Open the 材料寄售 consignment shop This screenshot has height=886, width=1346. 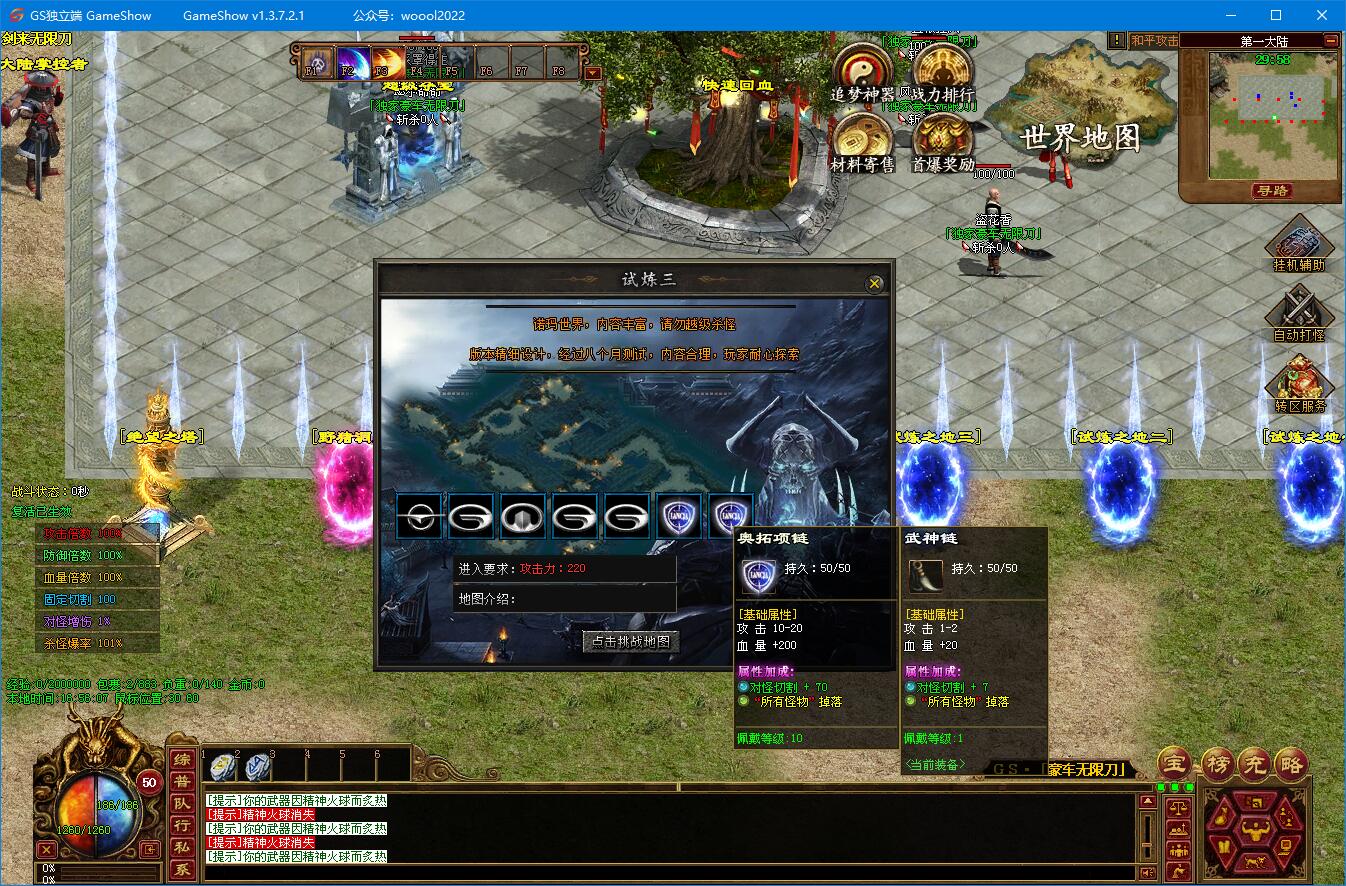862,139
